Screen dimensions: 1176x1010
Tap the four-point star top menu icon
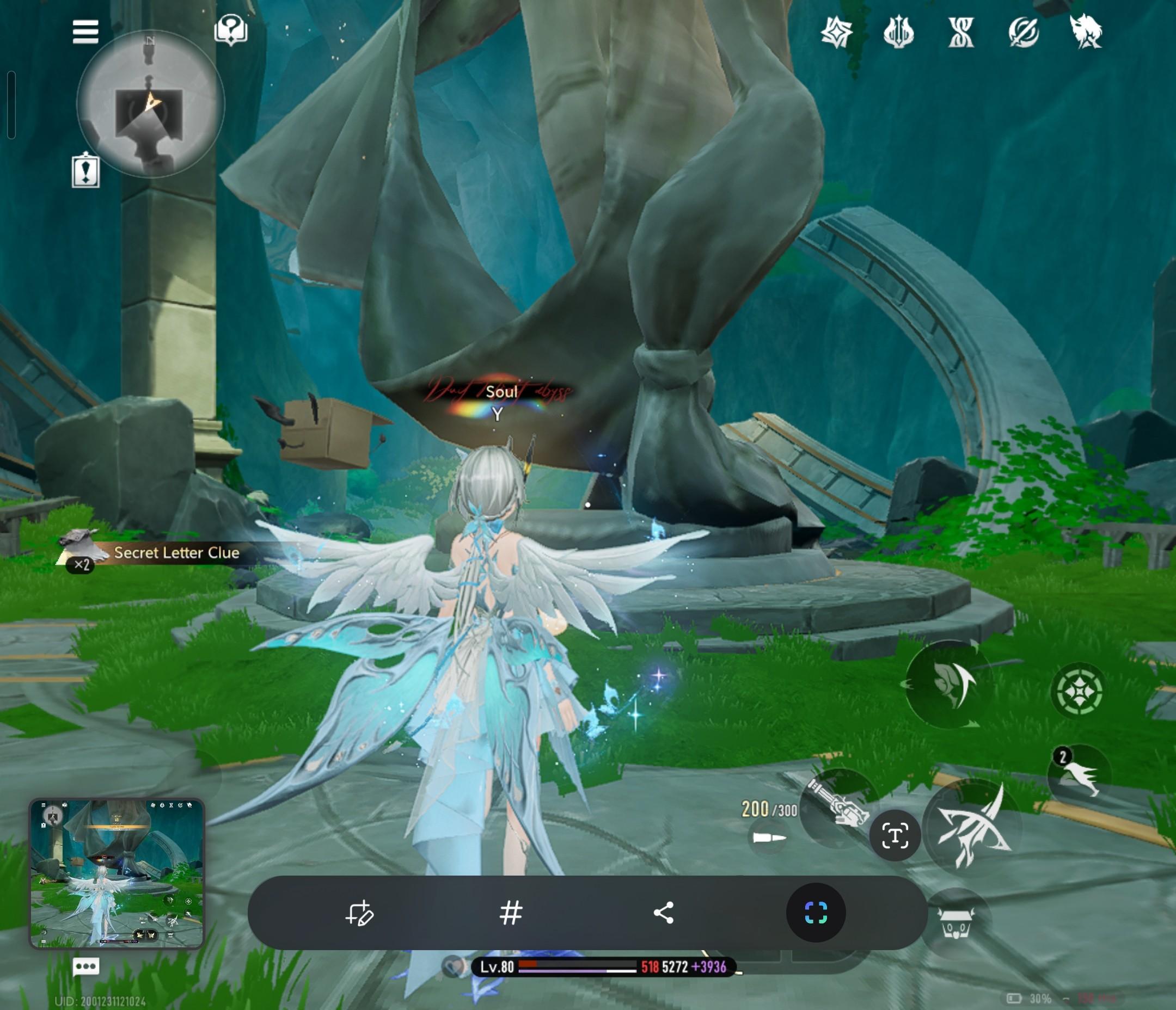(837, 32)
